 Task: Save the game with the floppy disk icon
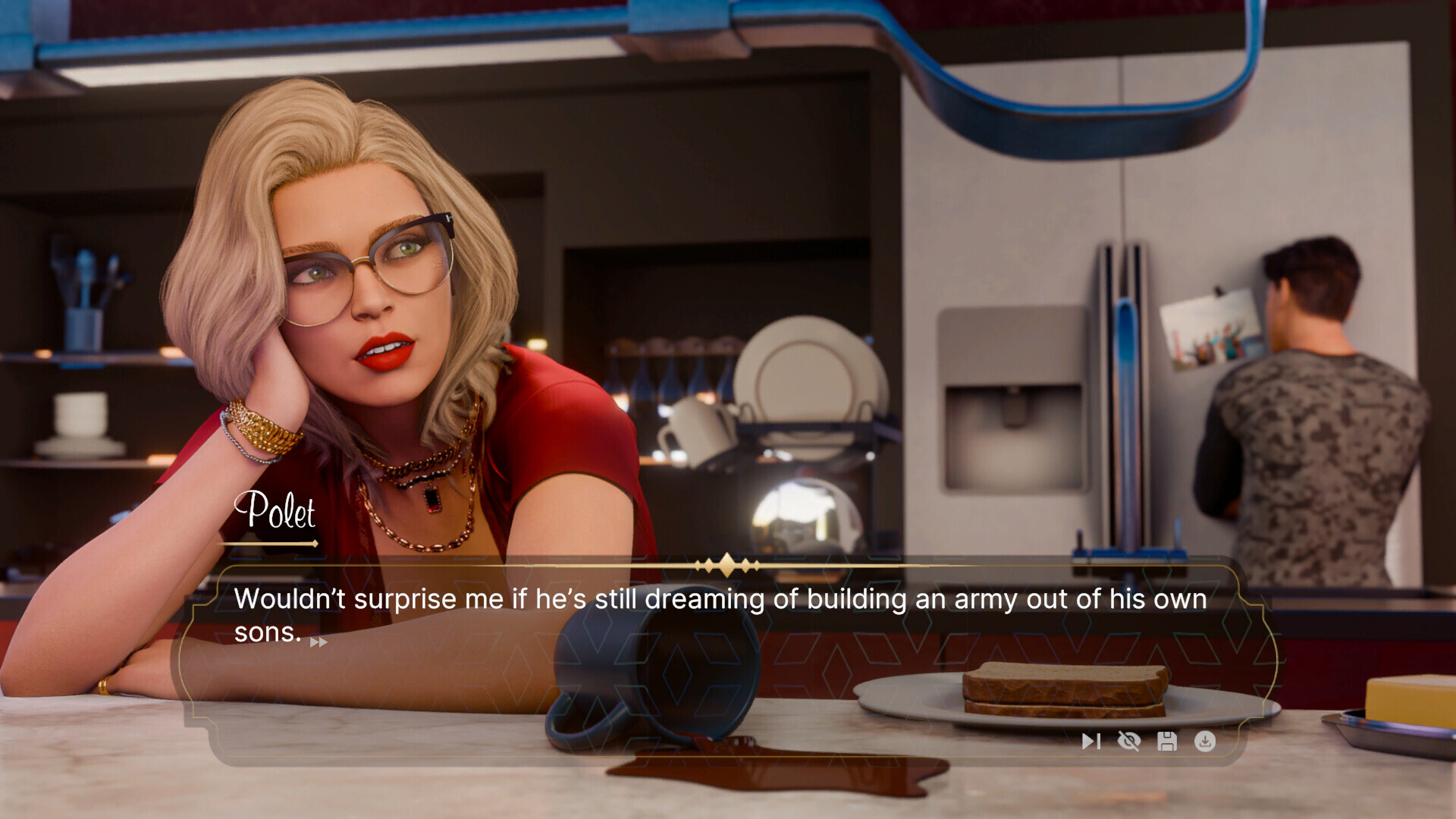pos(1167,741)
